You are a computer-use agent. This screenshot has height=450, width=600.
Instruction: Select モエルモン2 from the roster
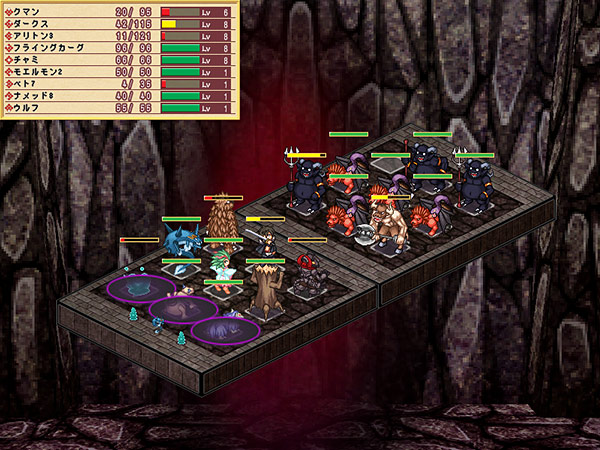tap(118, 71)
